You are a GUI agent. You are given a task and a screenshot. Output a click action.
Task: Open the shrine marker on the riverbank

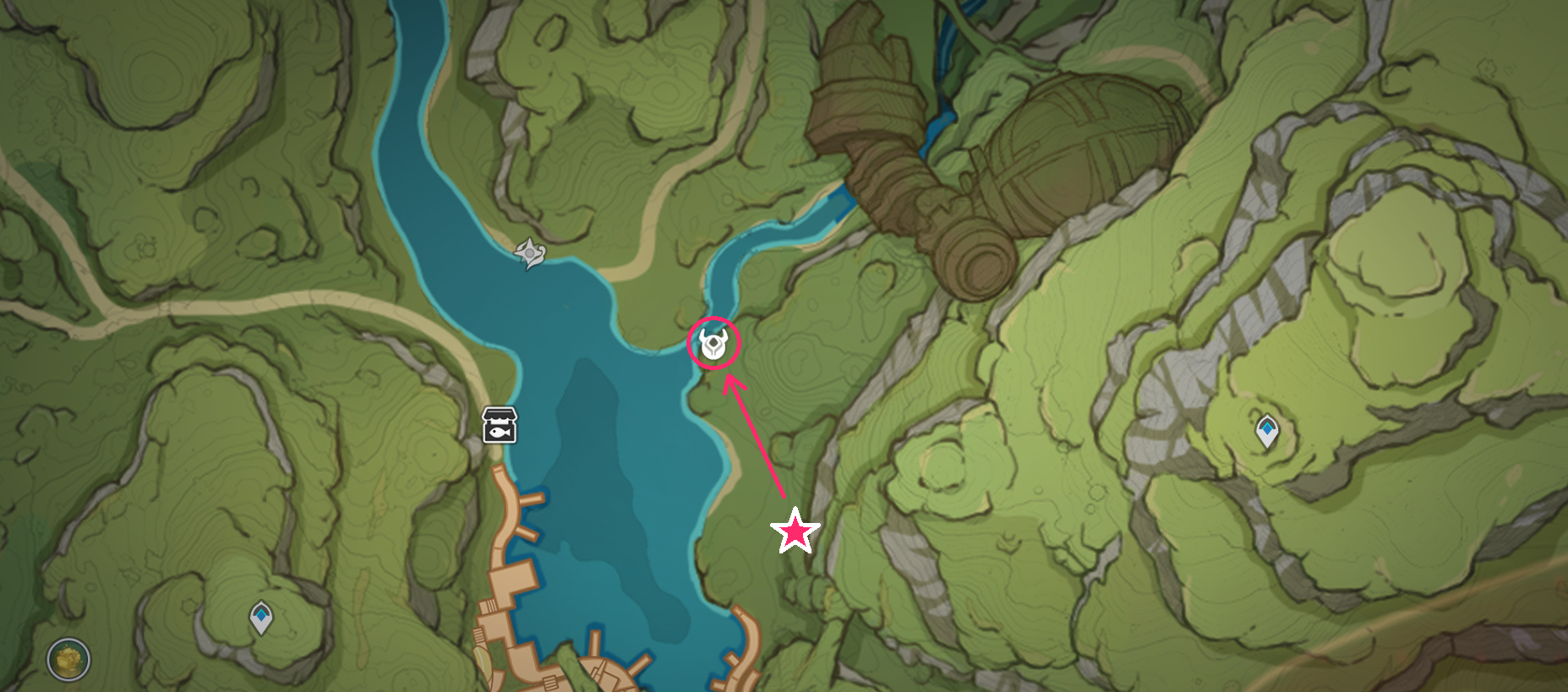click(530, 251)
